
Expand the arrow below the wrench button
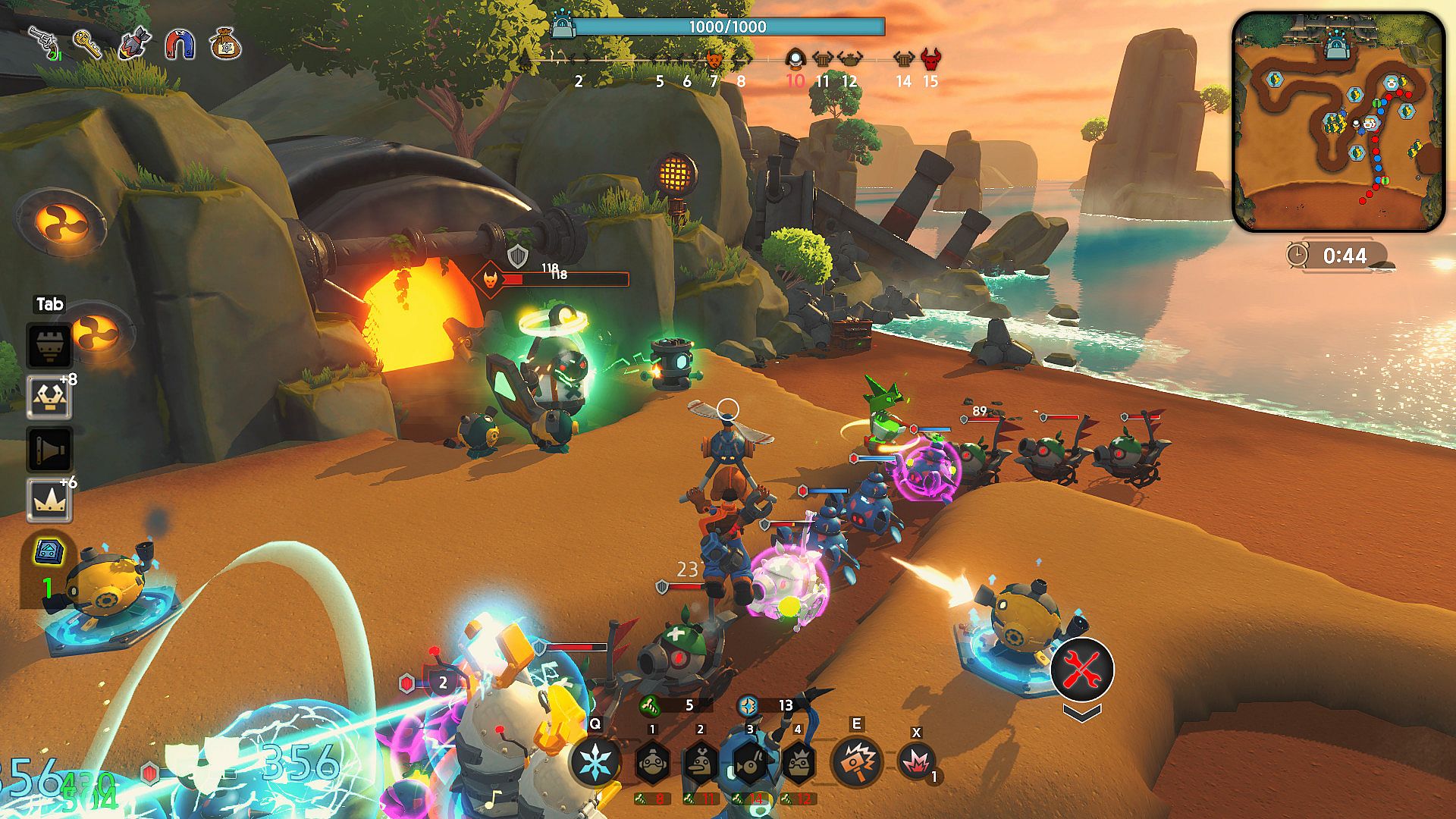[1082, 714]
